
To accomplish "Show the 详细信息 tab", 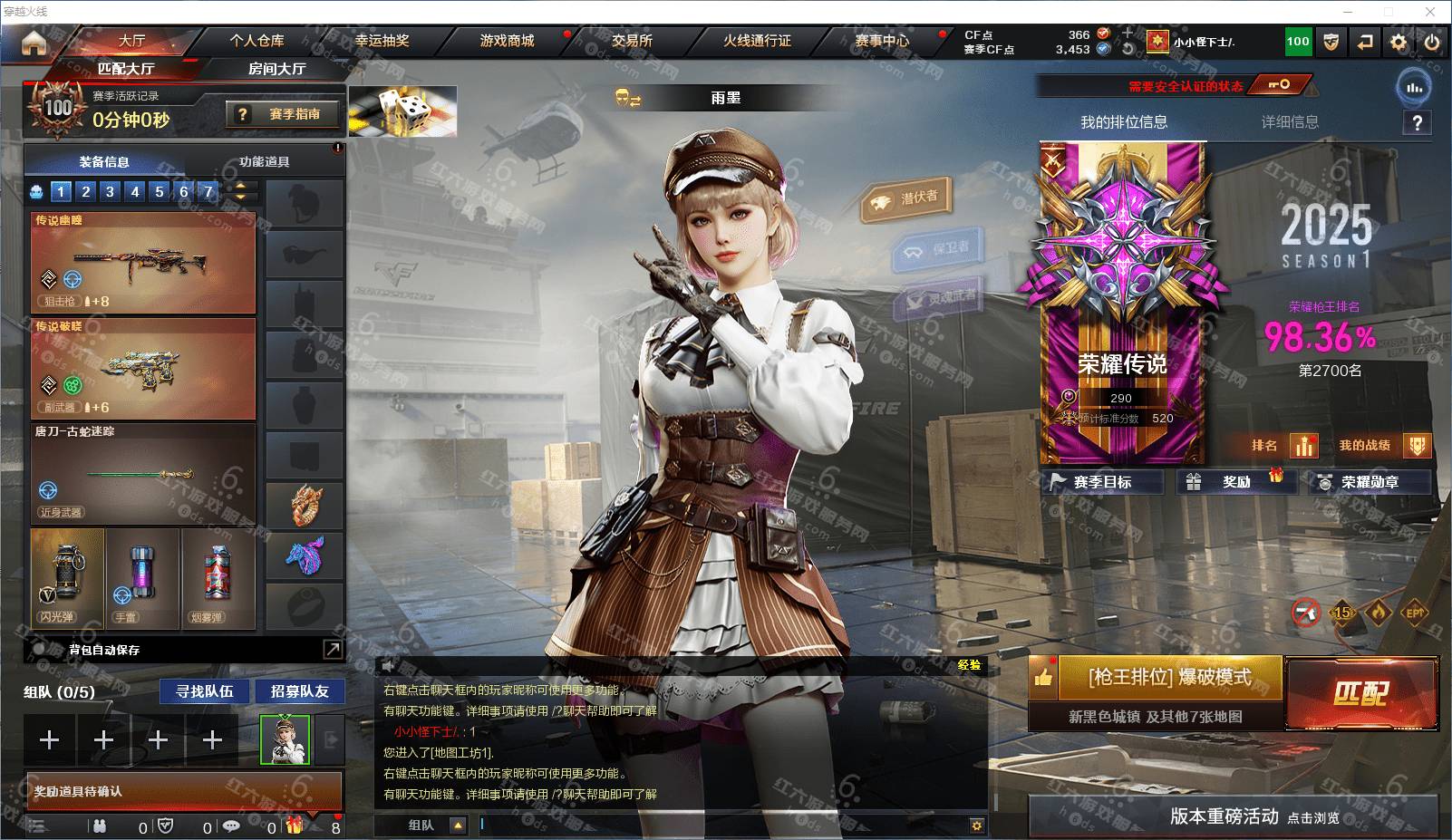I will tap(1290, 122).
